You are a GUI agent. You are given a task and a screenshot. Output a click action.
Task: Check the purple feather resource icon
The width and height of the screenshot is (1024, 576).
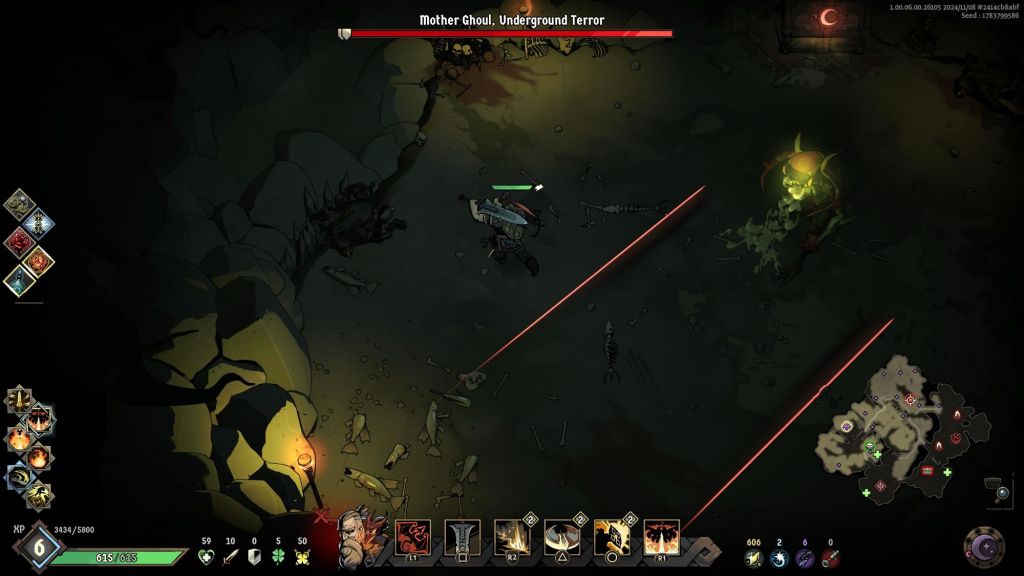tap(805, 557)
